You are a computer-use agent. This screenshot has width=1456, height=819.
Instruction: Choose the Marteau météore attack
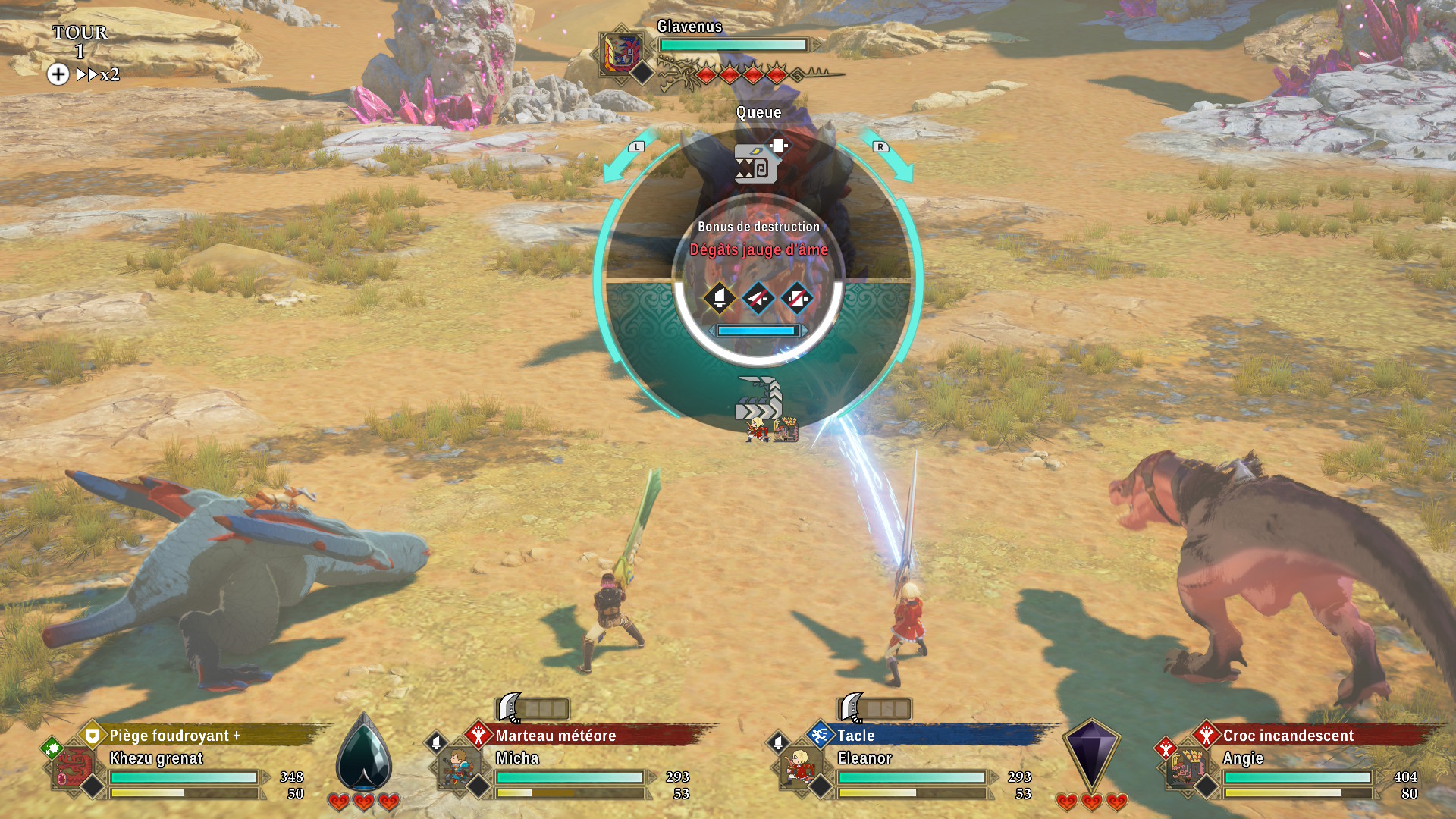(x=555, y=736)
